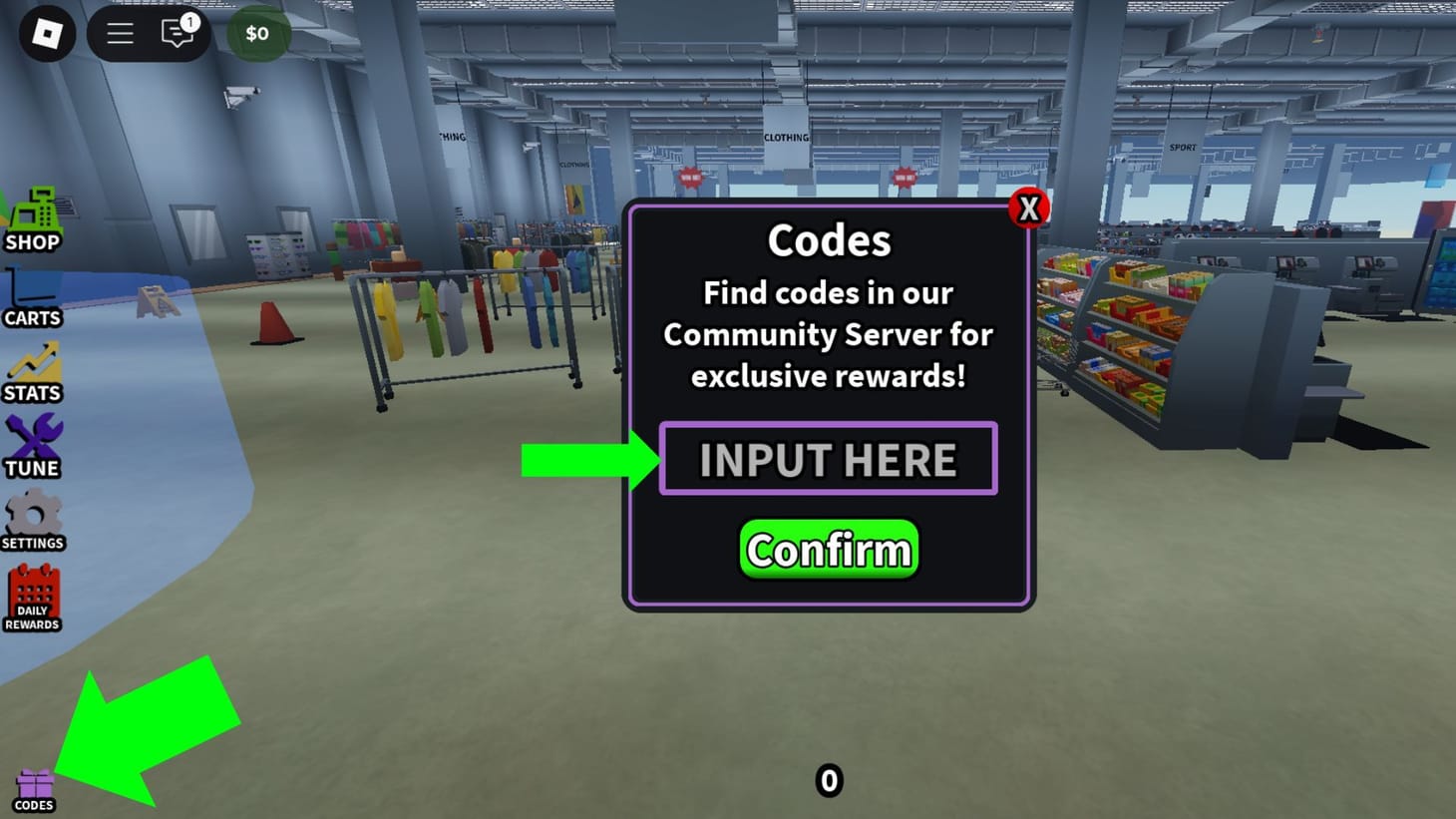Open the SHOP menu icon
Image resolution: width=1456 pixels, height=819 pixels.
point(33,214)
